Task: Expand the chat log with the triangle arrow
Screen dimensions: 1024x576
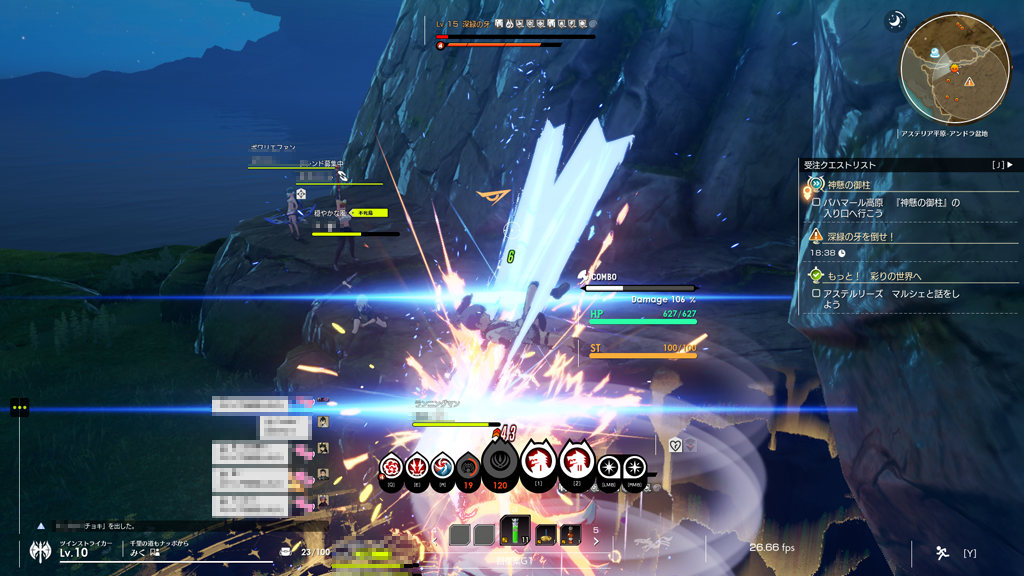Action: (41, 525)
